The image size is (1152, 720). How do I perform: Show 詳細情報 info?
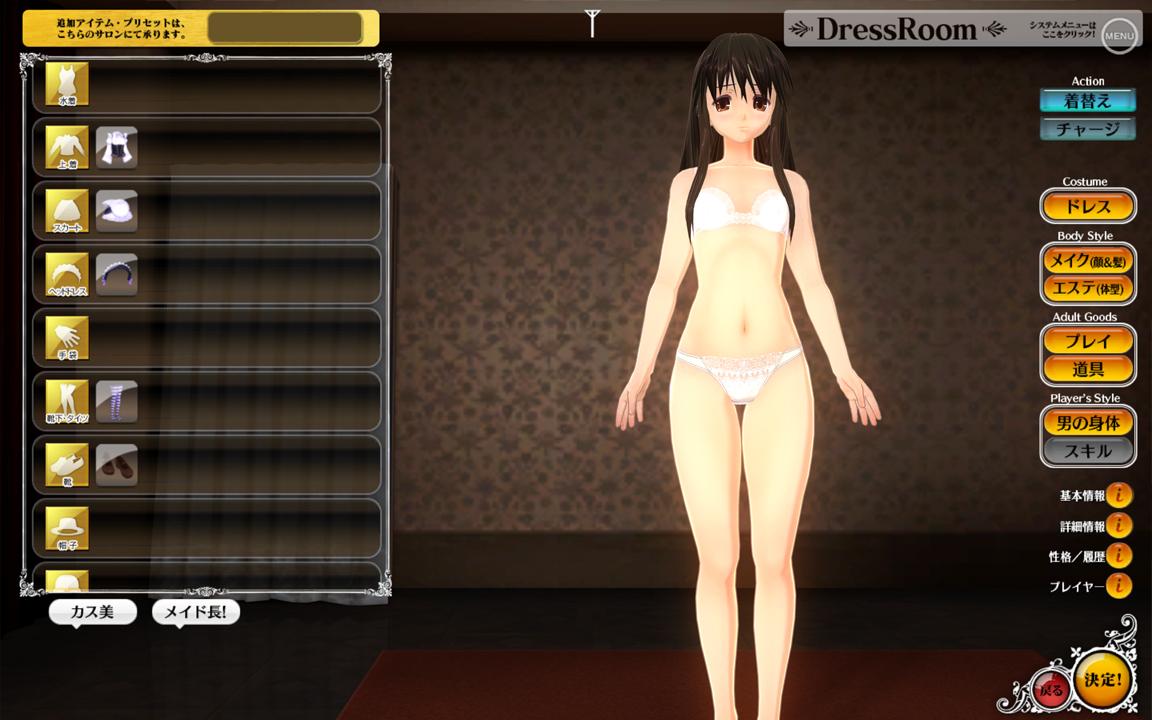click(1119, 525)
